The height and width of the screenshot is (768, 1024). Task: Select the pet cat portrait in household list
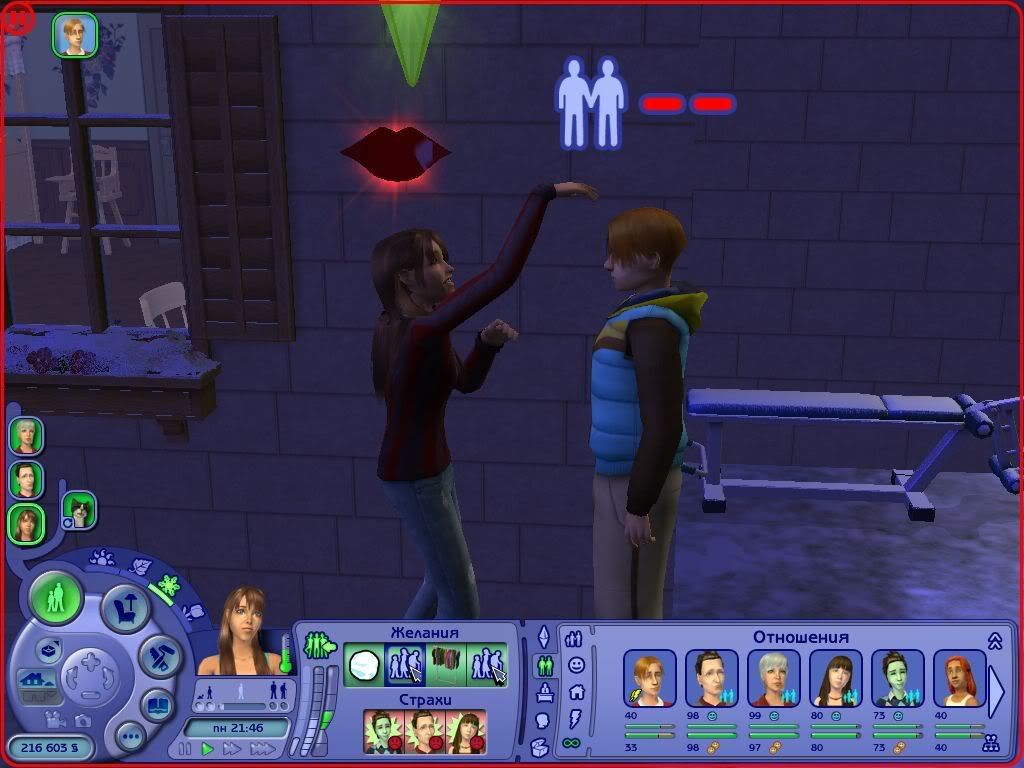[x=79, y=510]
